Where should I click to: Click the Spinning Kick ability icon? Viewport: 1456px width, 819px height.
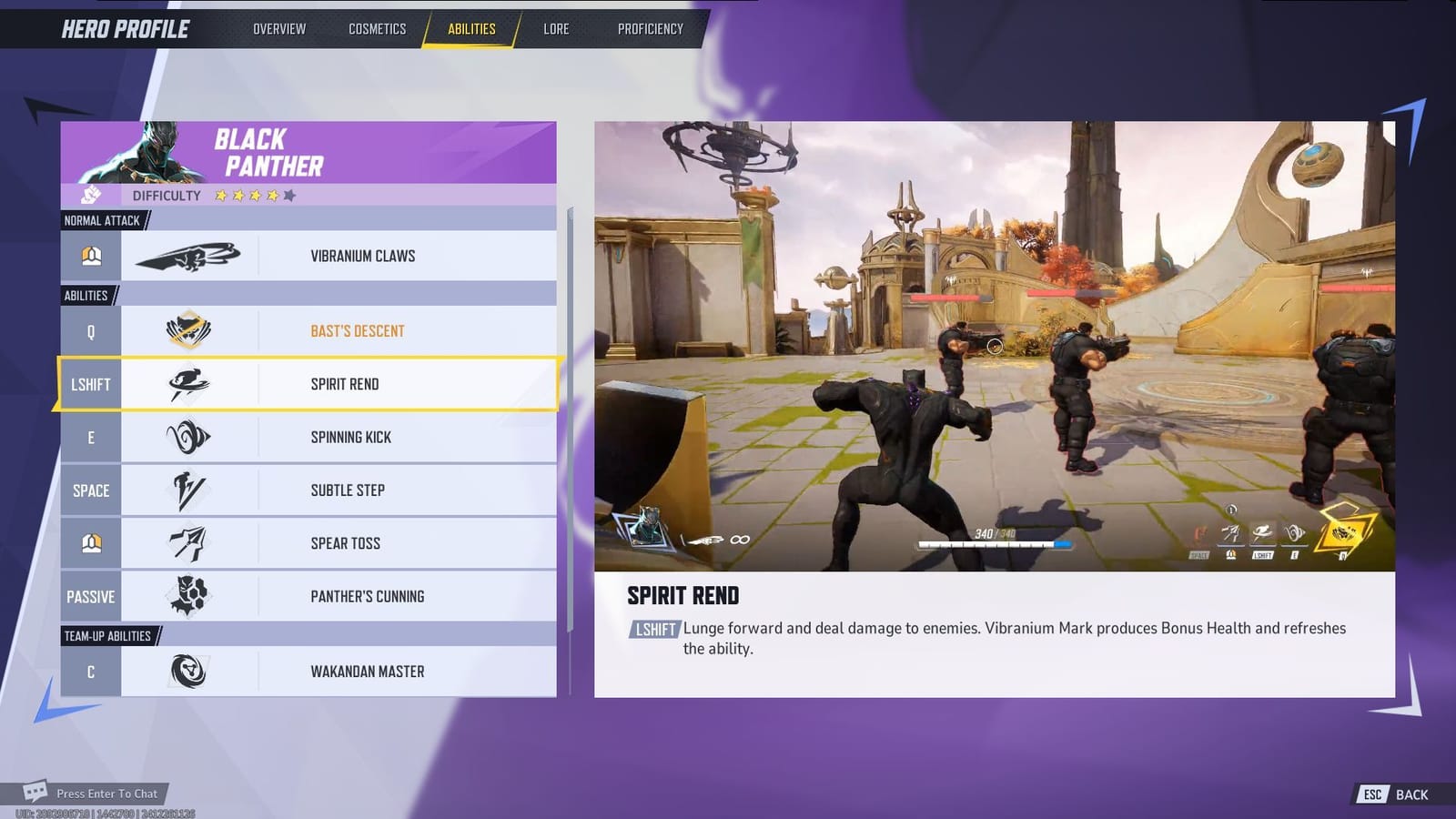[188, 437]
